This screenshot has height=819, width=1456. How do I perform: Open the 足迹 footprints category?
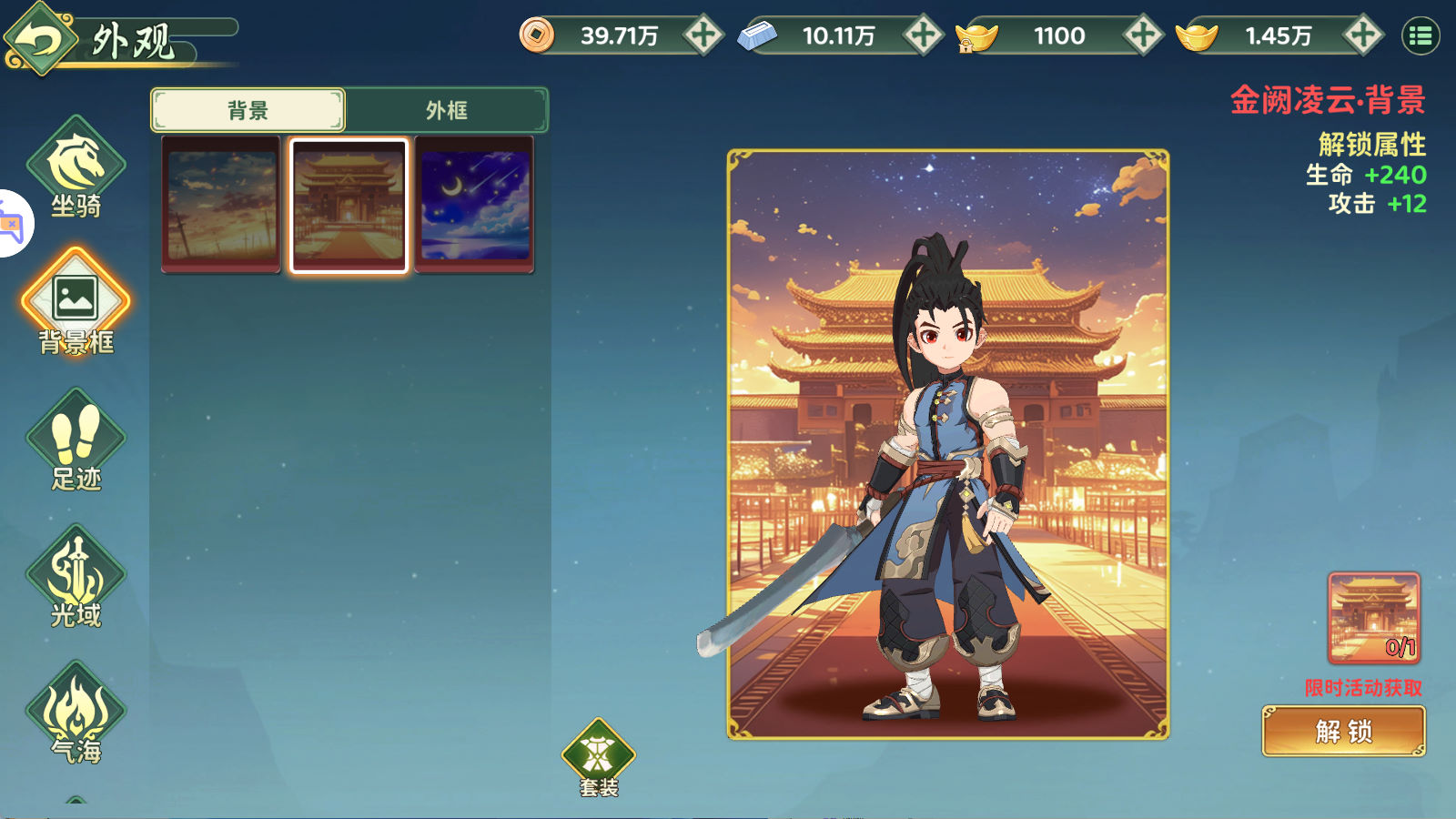pos(76,440)
